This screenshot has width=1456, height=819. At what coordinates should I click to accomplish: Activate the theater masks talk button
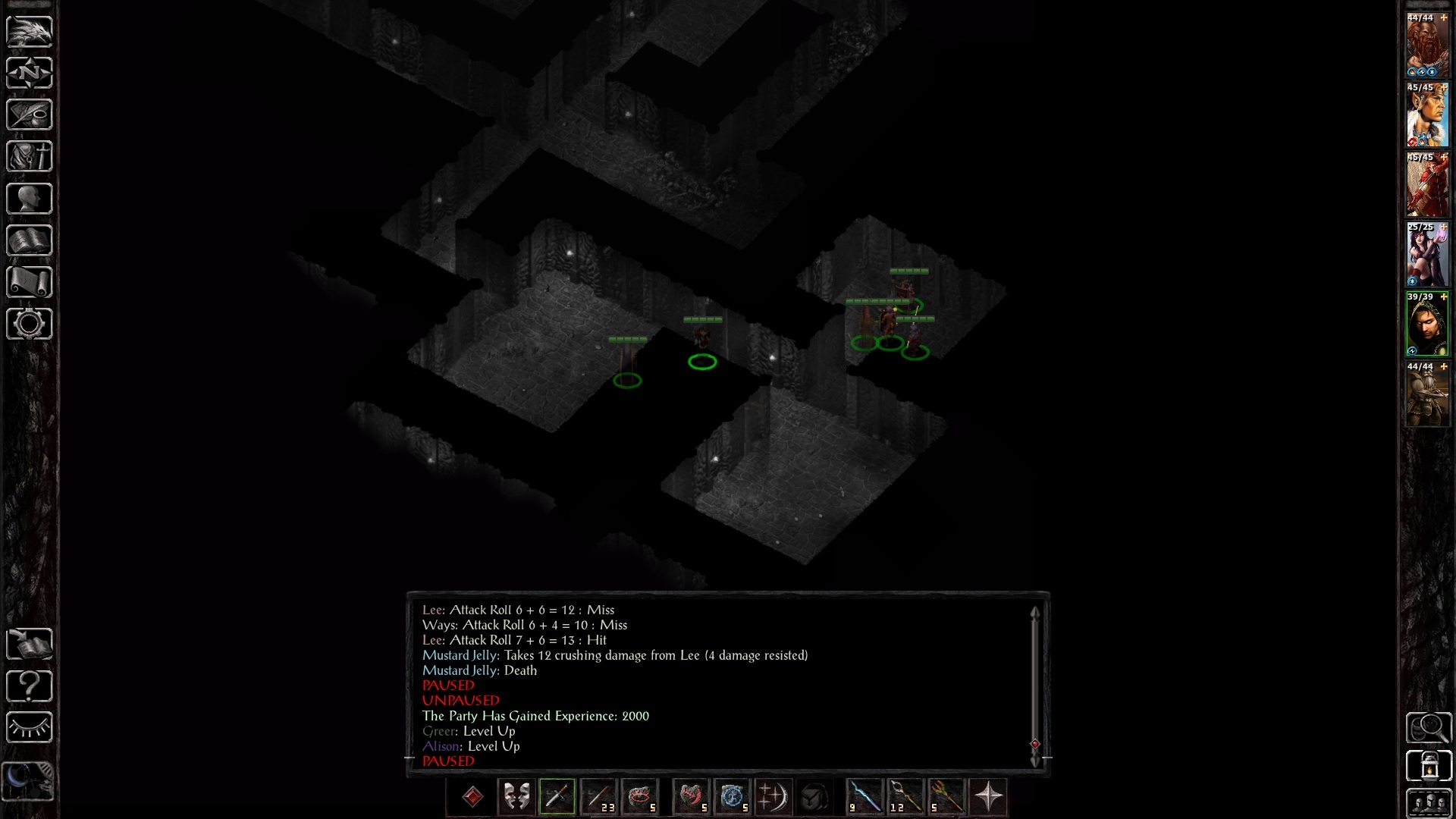pos(516,797)
